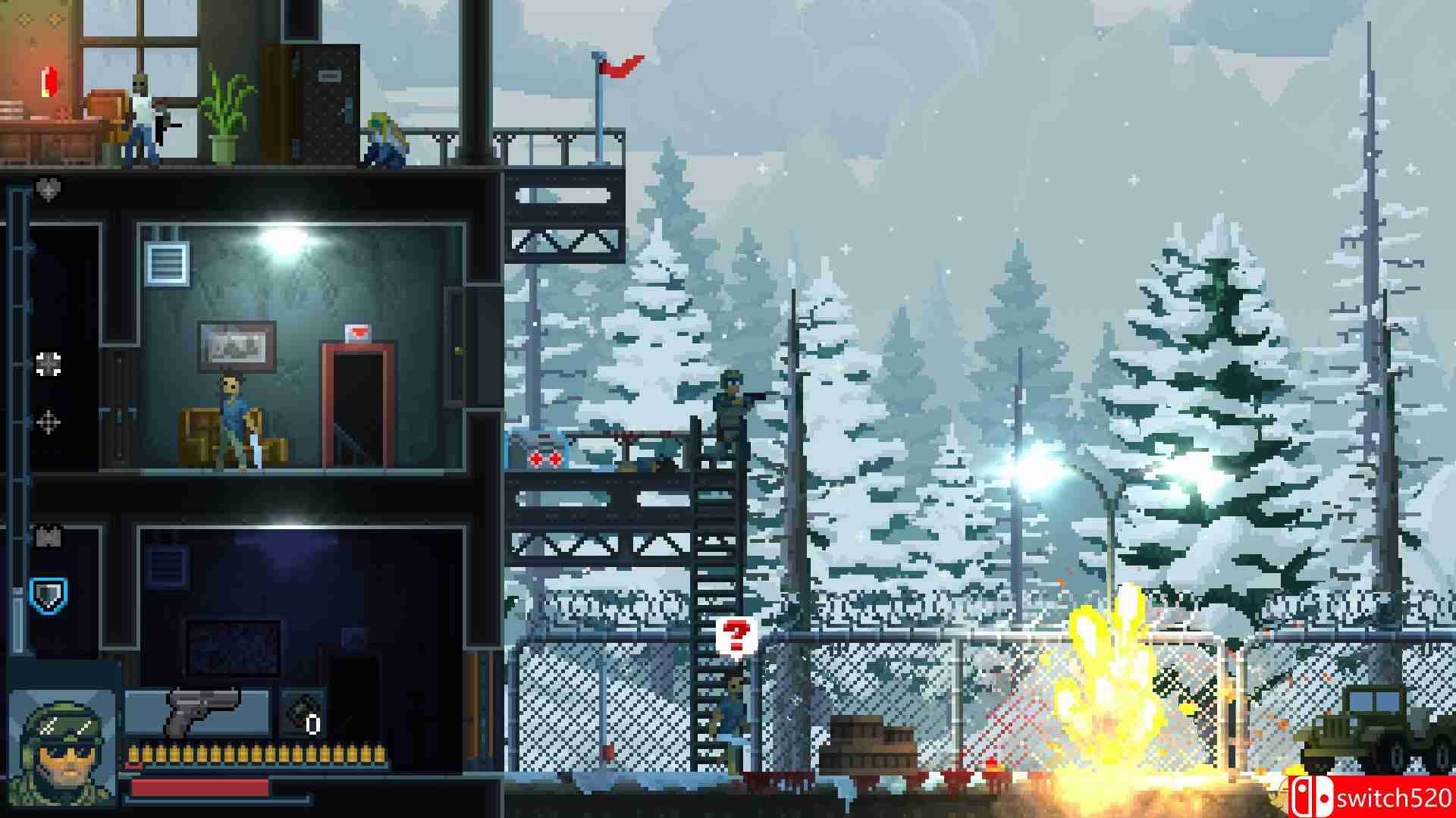Click the man sitting on the yellow couch
Viewport: 1456px width, 818px height.
click(233, 417)
